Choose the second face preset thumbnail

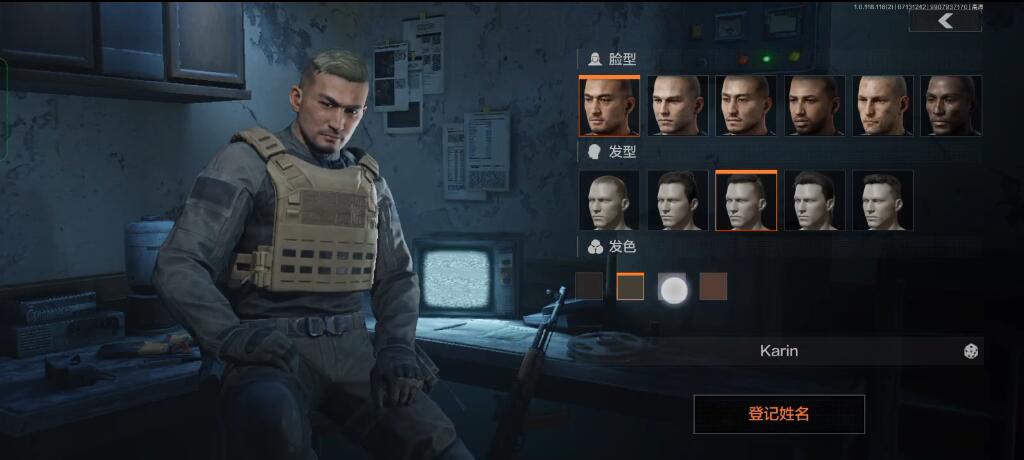[677, 106]
